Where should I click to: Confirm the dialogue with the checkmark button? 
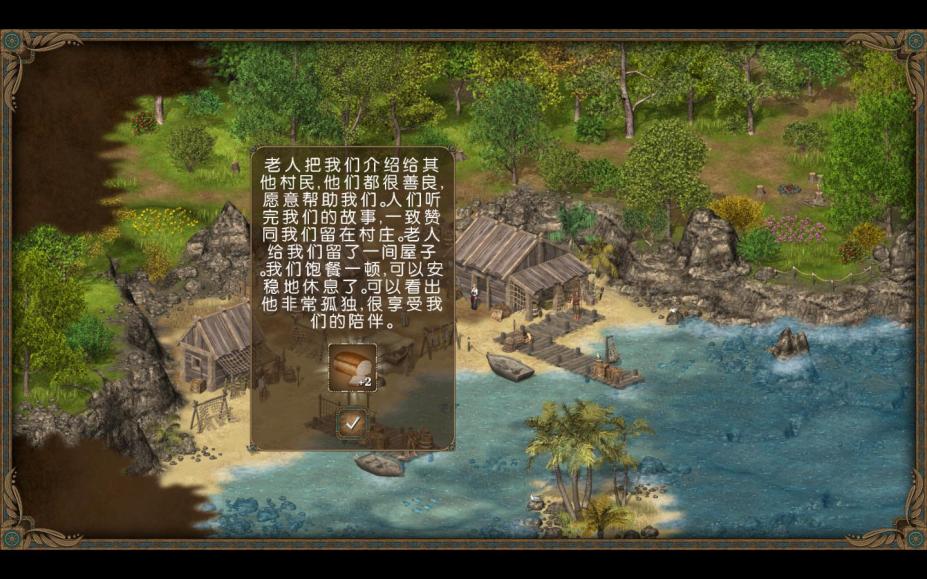tap(352, 423)
